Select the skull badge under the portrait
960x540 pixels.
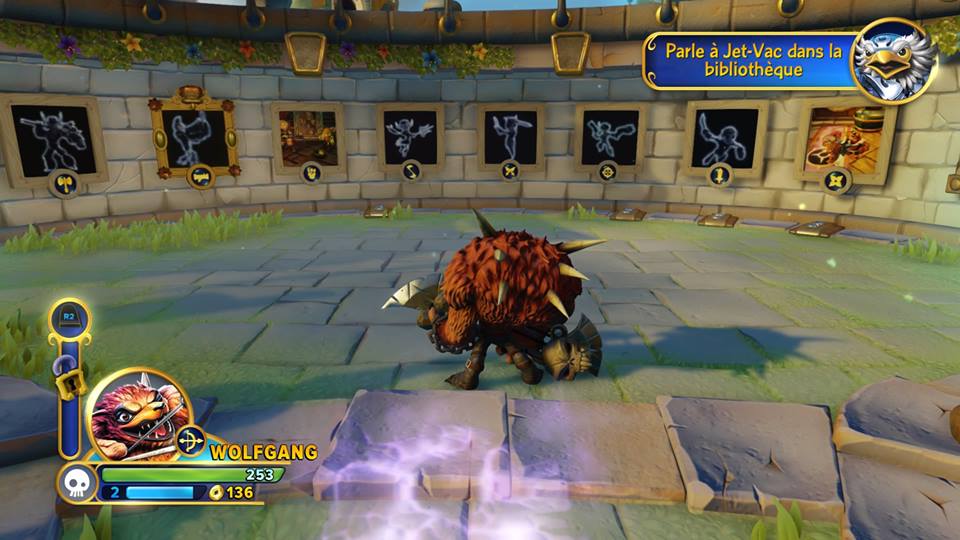click(76, 483)
